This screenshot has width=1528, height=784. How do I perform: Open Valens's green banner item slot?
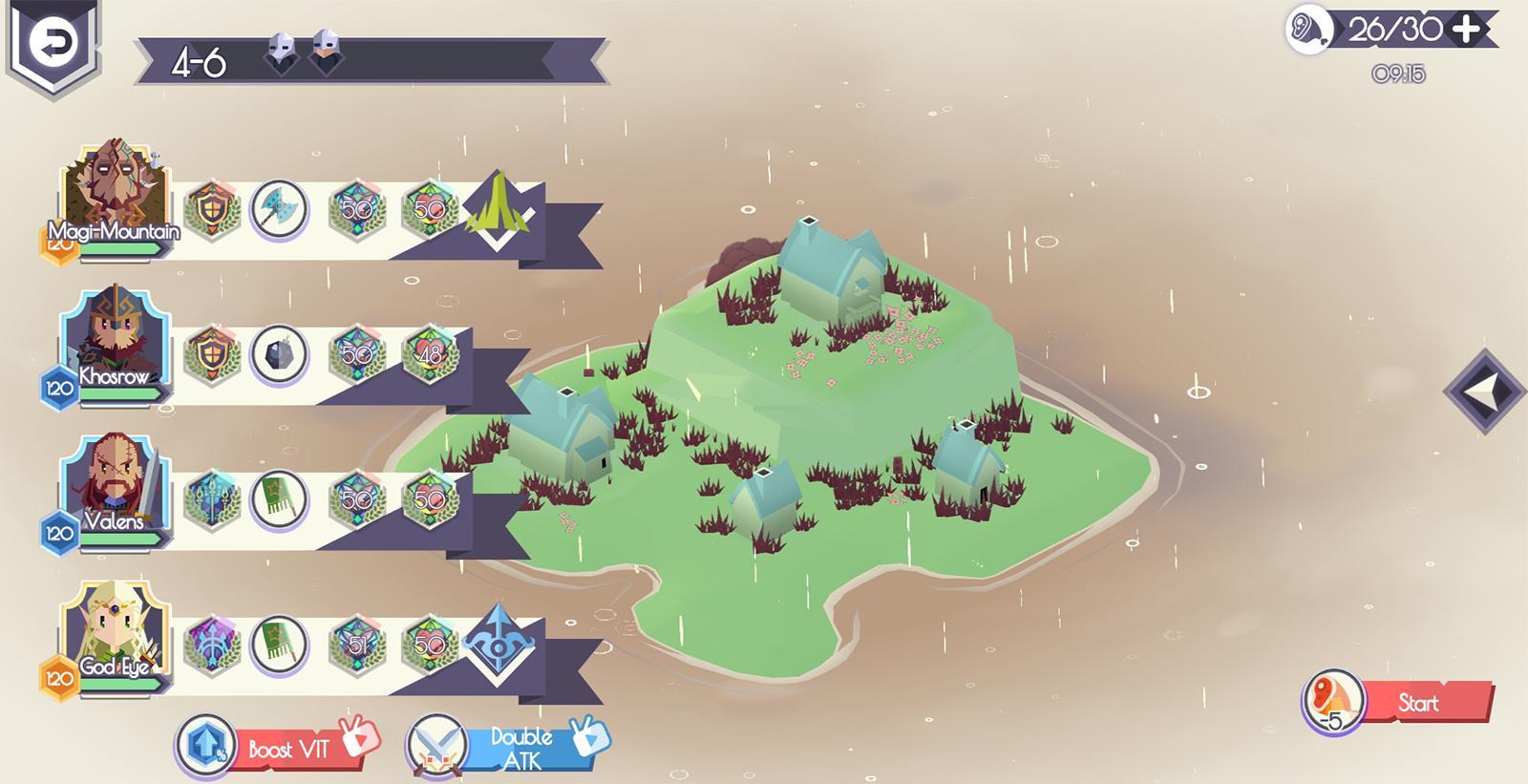tap(279, 499)
